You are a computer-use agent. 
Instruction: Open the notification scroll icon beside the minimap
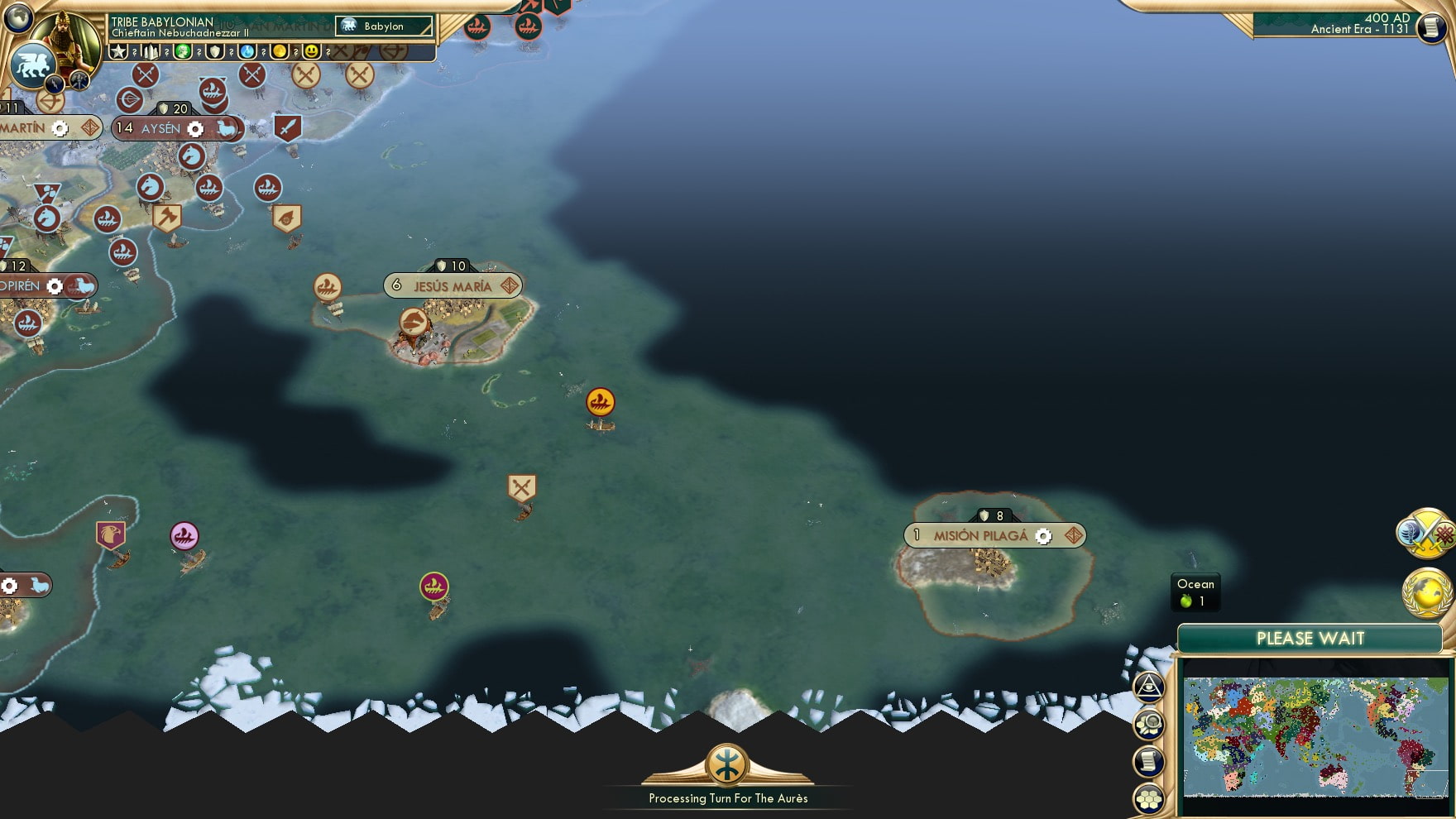click(1148, 760)
